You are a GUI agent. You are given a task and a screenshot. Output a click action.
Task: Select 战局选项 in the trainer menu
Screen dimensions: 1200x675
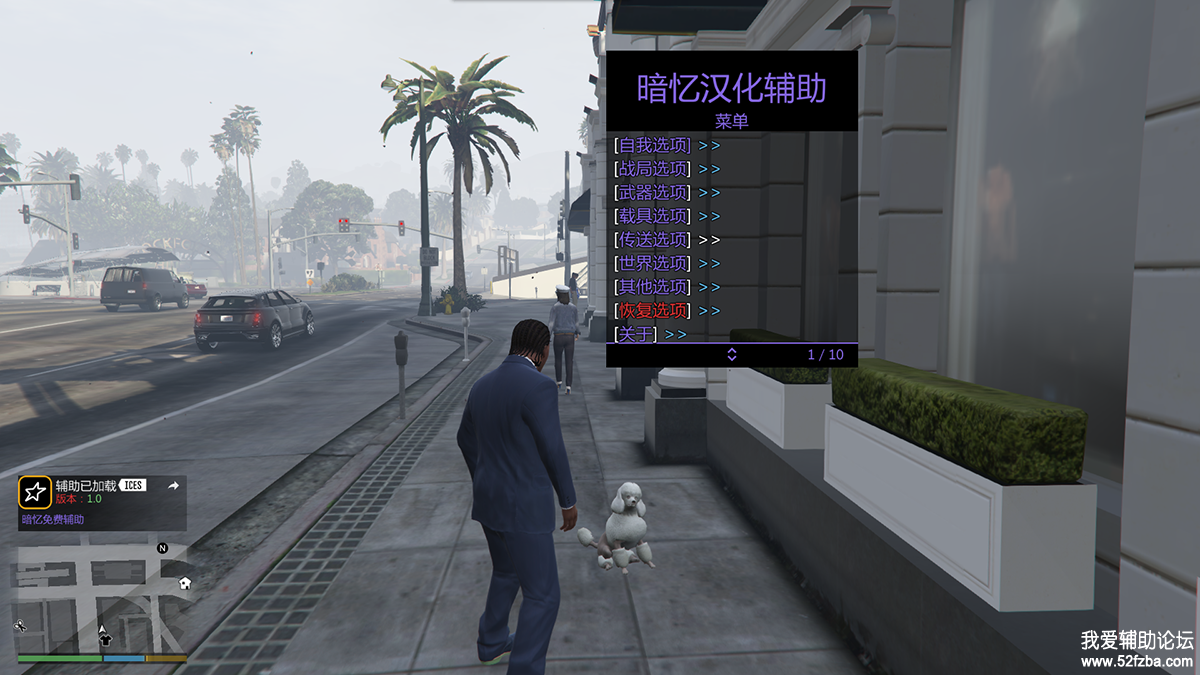tap(653, 169)
